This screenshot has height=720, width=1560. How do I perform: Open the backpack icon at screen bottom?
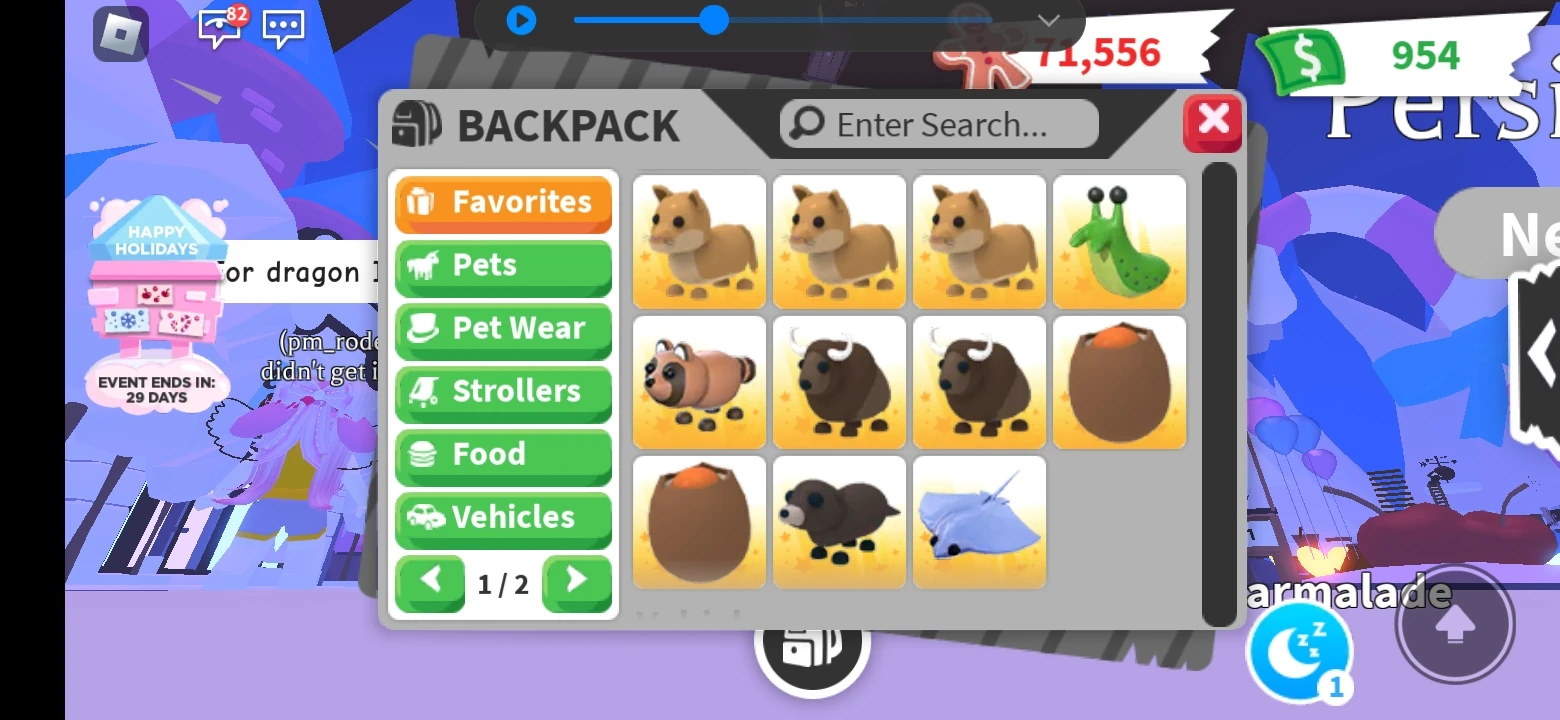812,658
